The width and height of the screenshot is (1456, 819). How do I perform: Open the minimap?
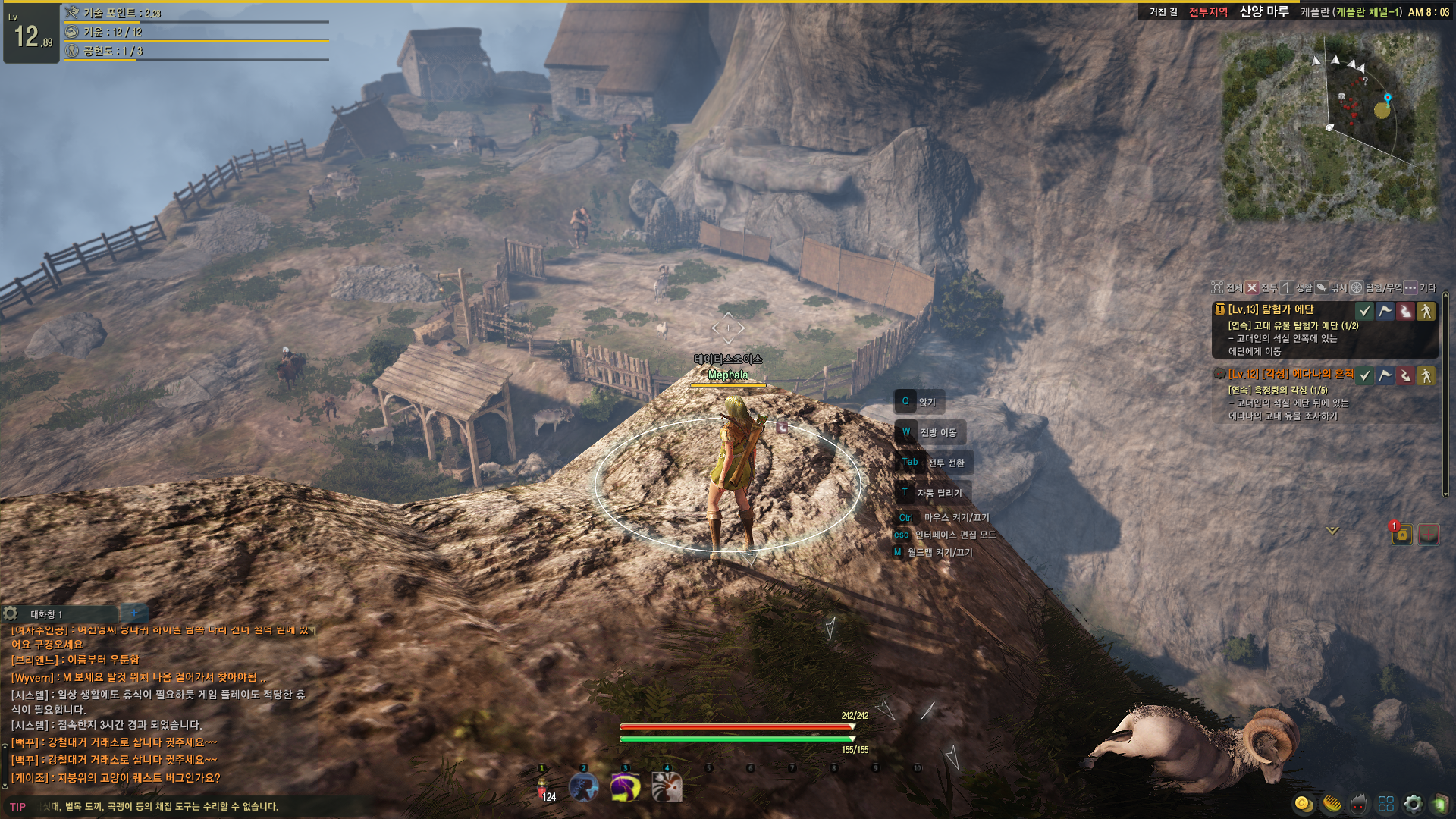click(x=1329, y=127)
